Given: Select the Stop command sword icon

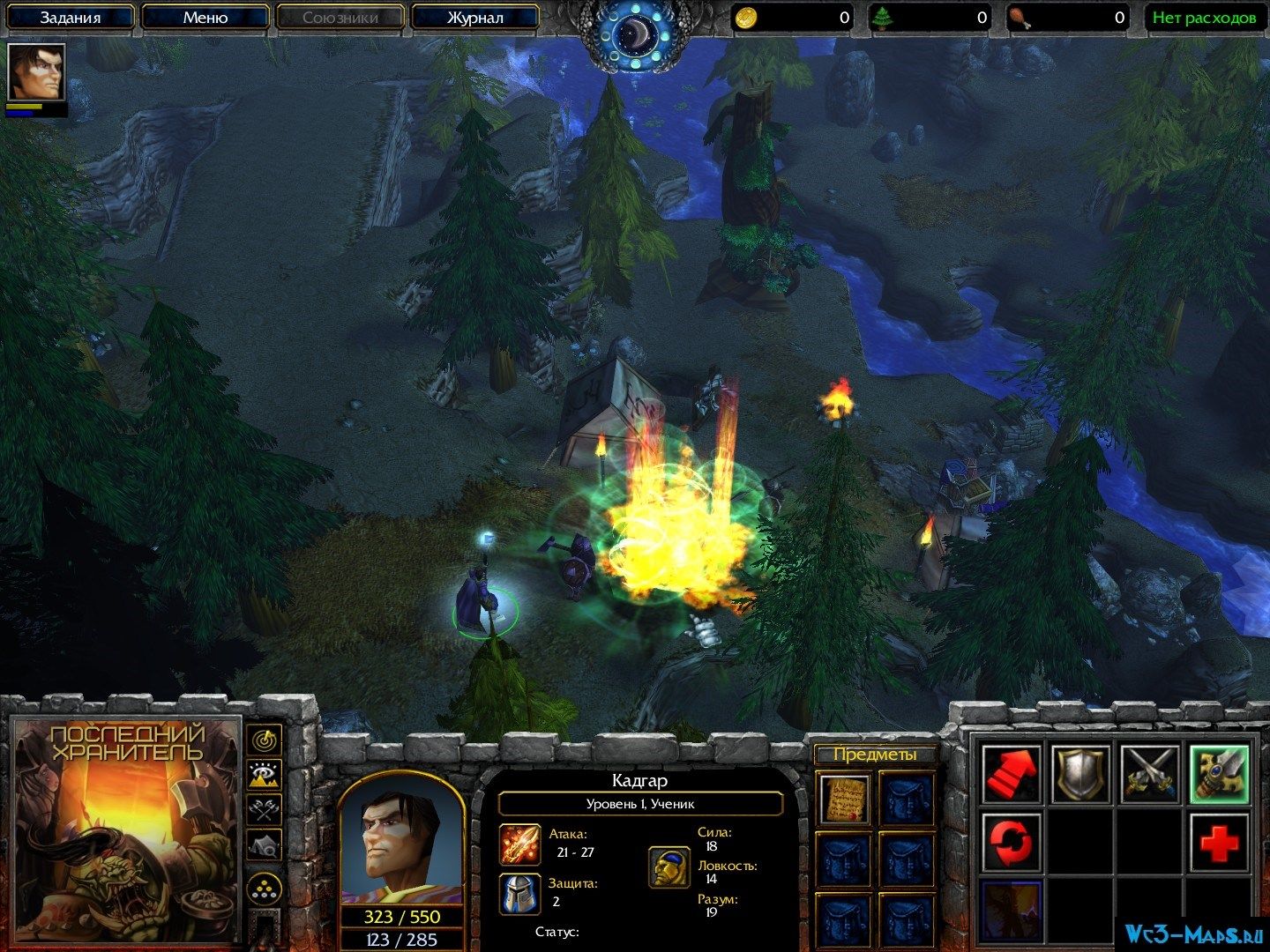Looking at the screenshot, I should point(1220,773).
